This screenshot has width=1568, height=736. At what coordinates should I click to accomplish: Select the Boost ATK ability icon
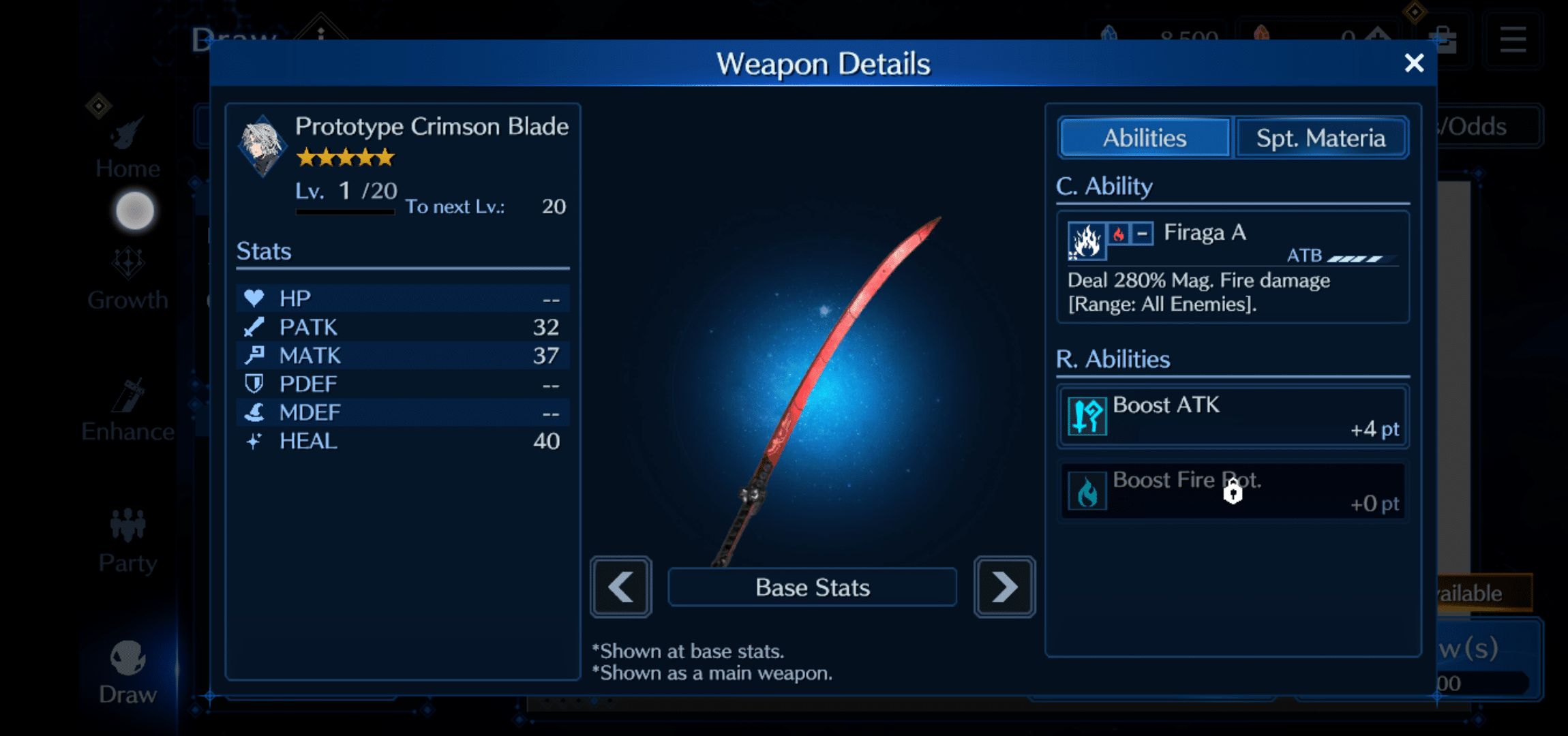(1088, 416)
